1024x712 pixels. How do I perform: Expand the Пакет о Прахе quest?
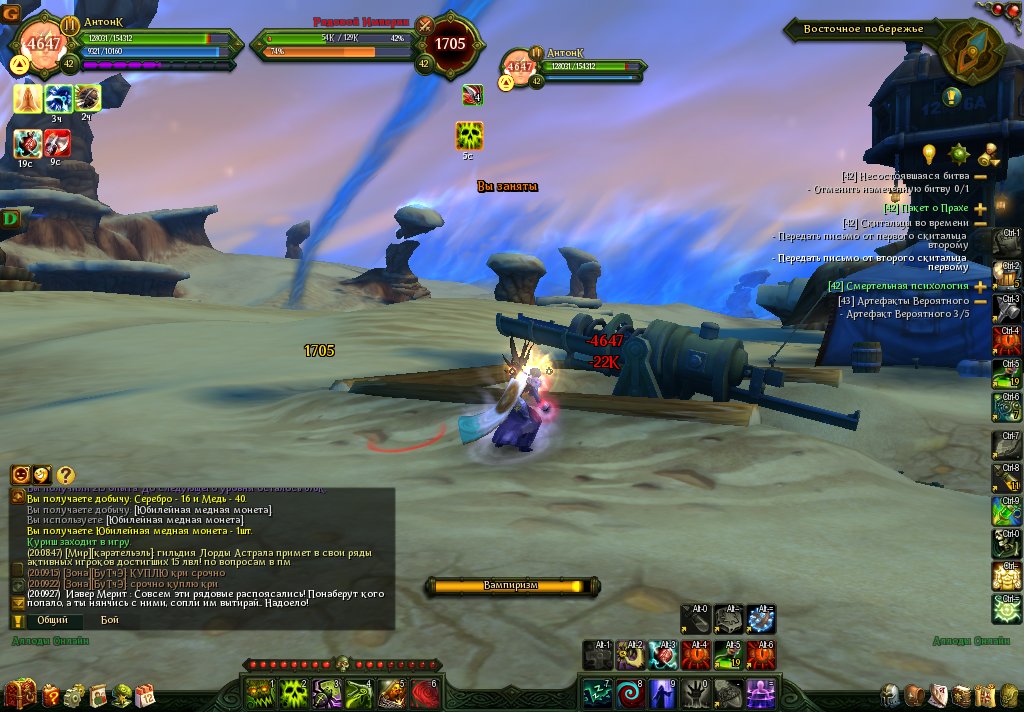pyautogui.click(x=980, y=208)
